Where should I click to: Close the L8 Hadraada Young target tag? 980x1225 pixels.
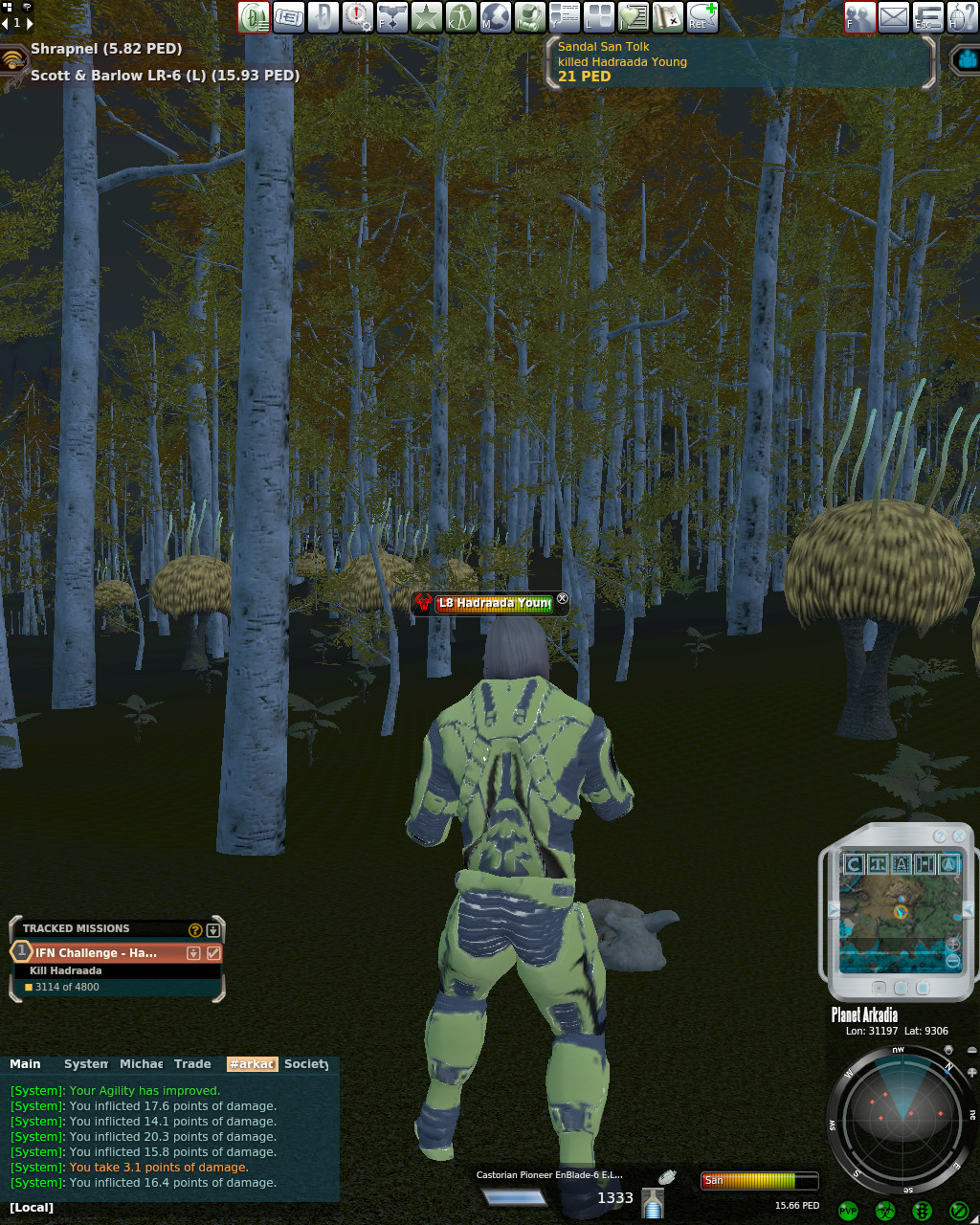pyautogui.click(x=563, y=599)
